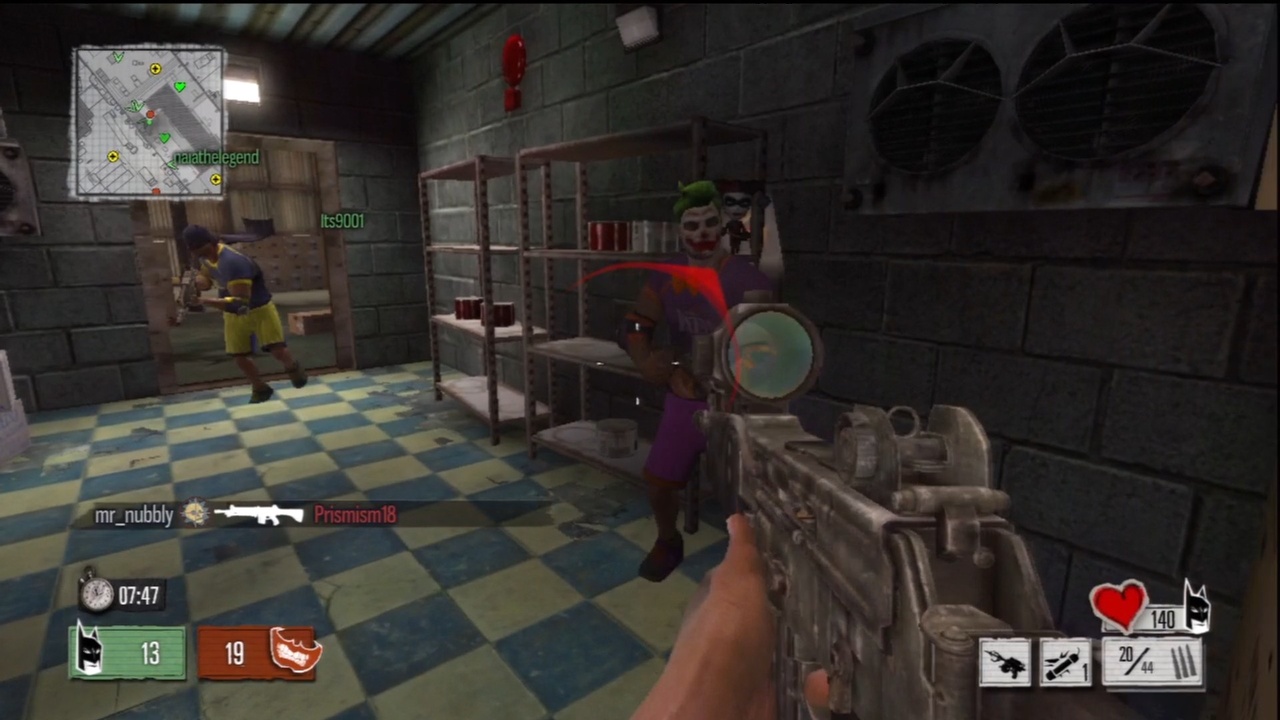Viewport: 1280px width, 720px height.
Task: Select the grapple gun gadget icon
Action: click(x=1003, y=663)
